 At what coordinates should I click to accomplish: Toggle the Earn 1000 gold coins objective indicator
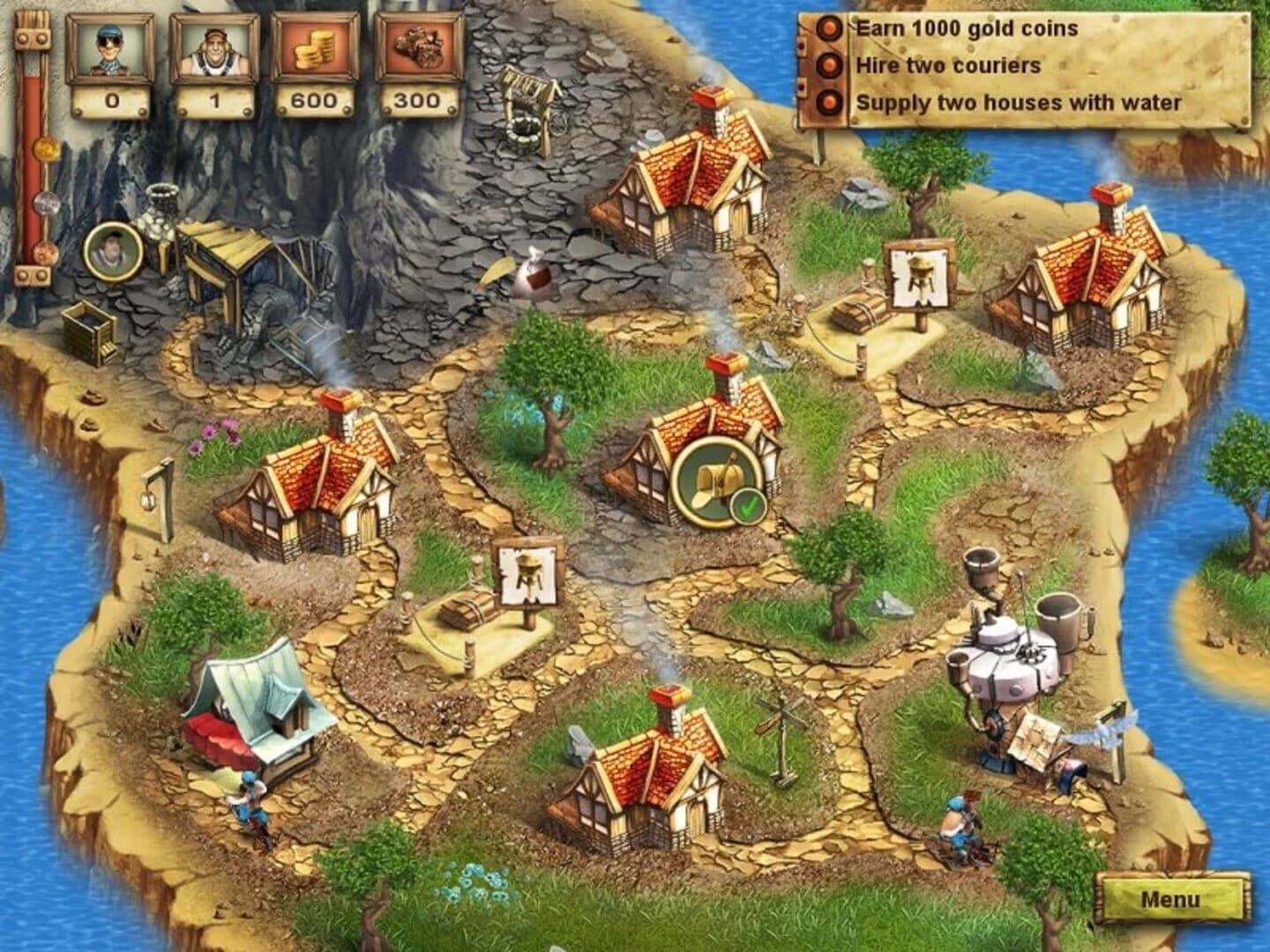pyautogui.click(x=827, y=29)
